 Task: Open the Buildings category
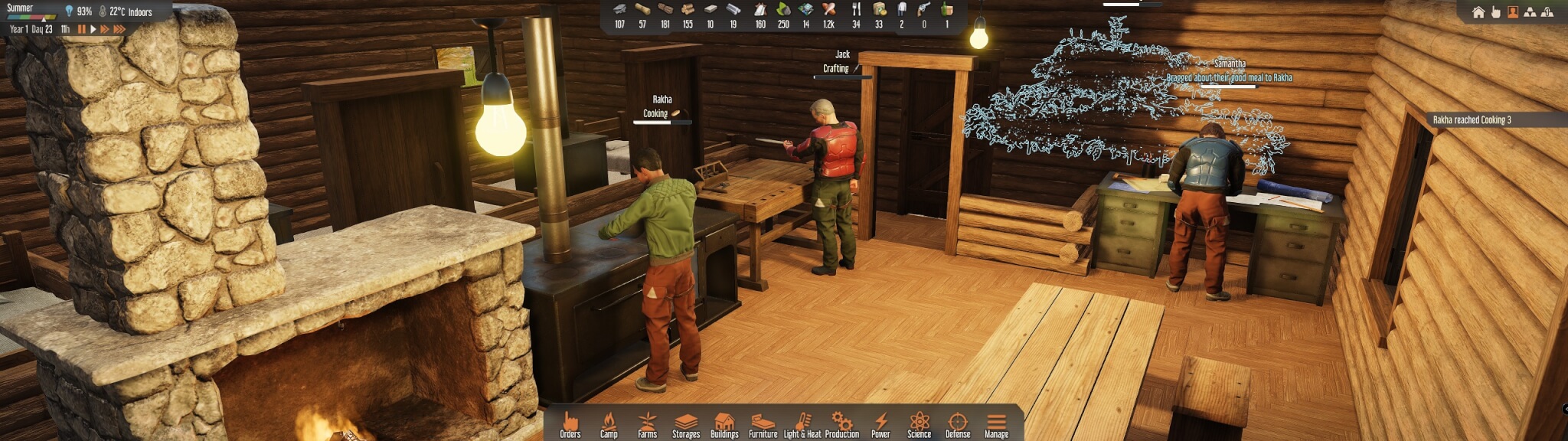tap(724, 423)
